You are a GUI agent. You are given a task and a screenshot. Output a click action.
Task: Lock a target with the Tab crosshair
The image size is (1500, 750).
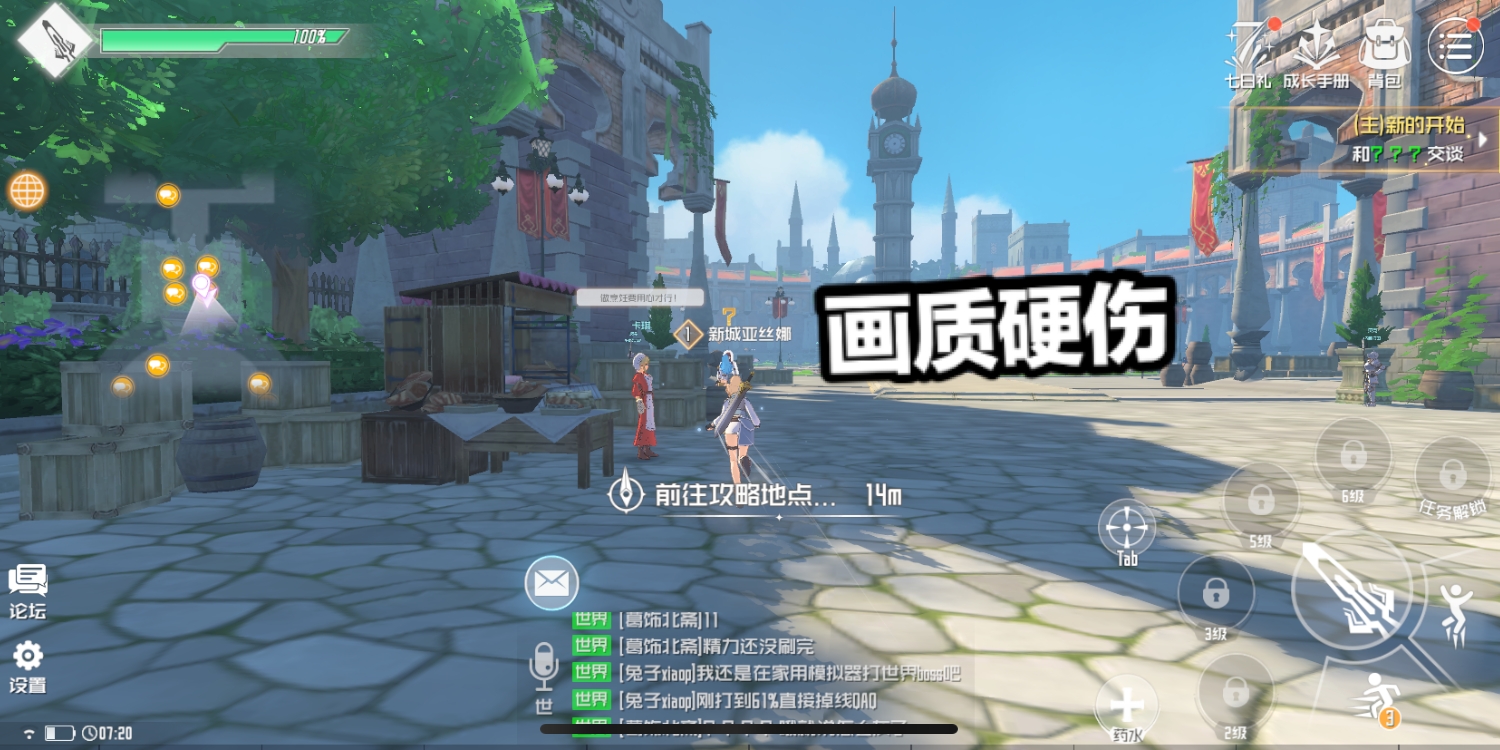1126,528
